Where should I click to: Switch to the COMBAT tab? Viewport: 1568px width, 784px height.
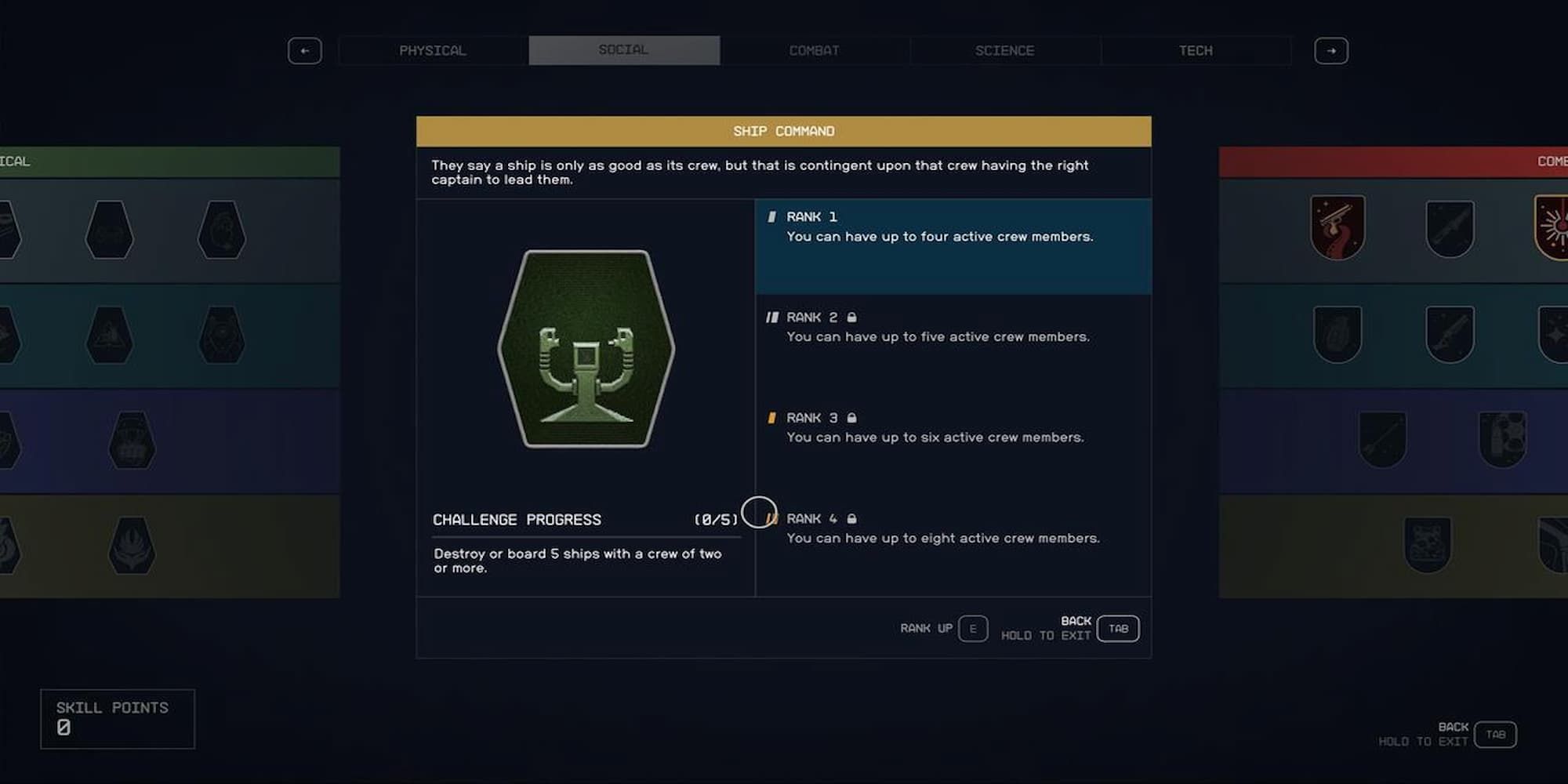tap(814, 50)
